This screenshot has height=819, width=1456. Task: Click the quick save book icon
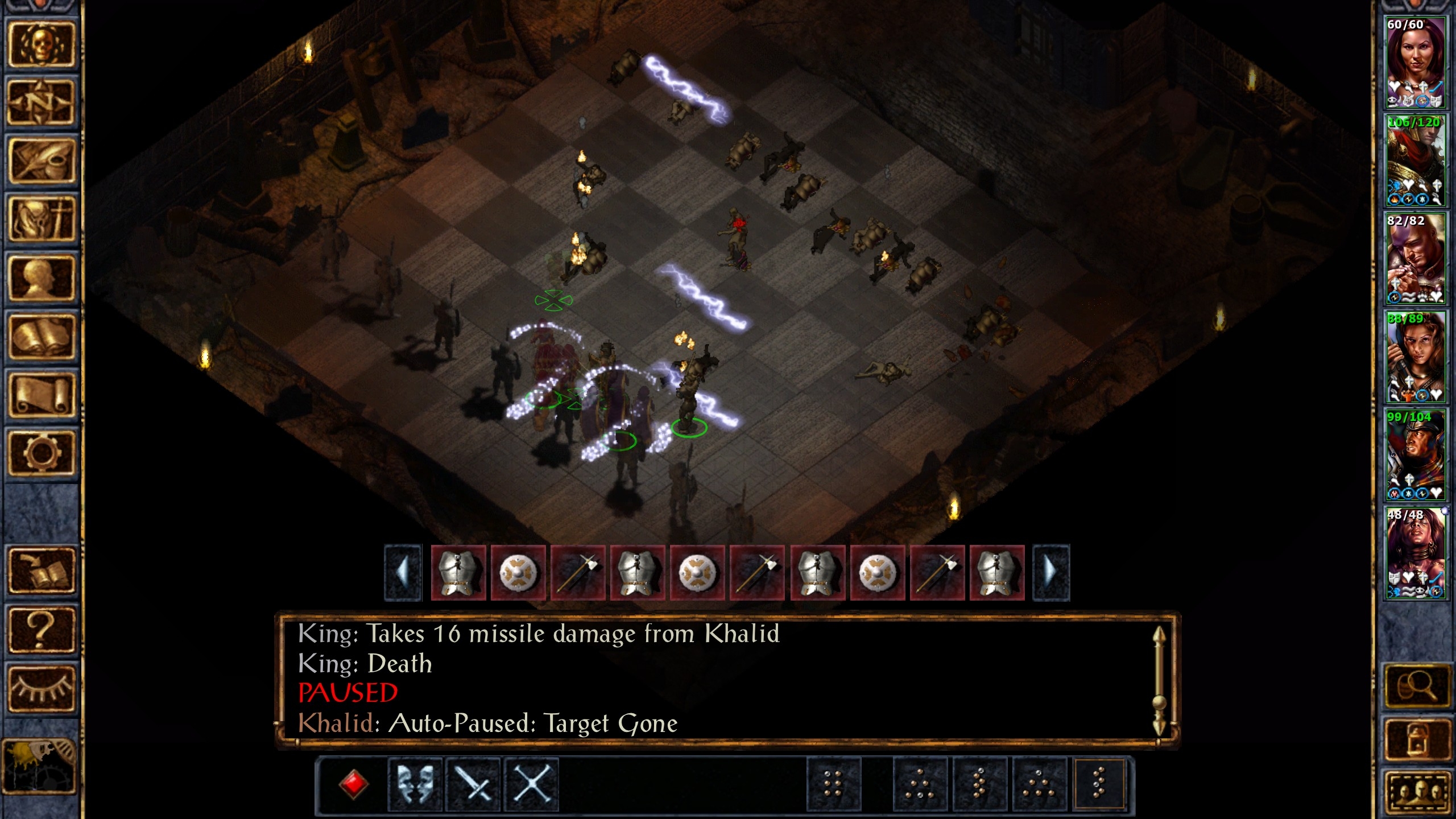click(41, 570)
